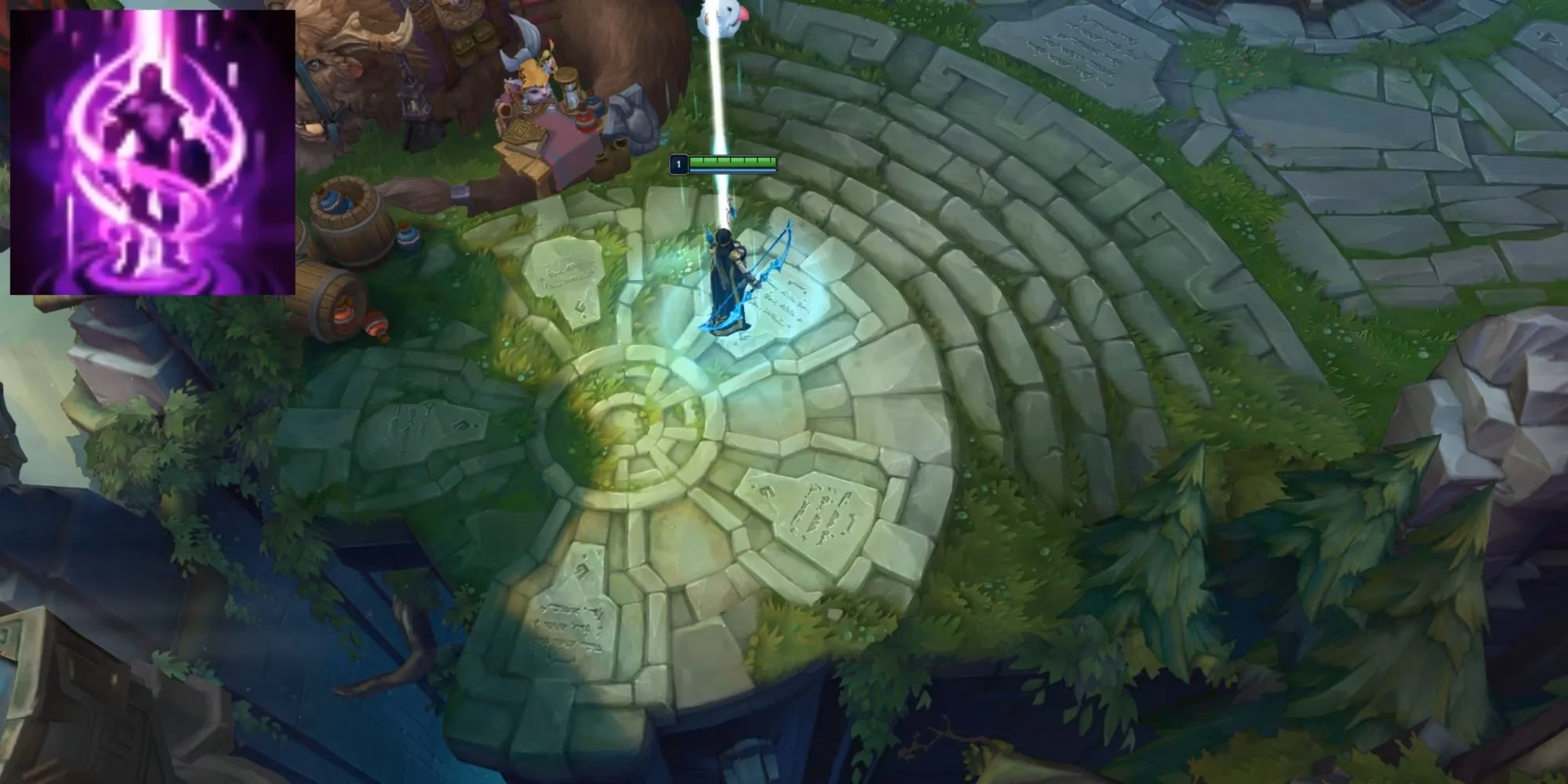1568x784 pixels.
Task: Click the green health bar above Ashe
Action: (x=733, y=160)
